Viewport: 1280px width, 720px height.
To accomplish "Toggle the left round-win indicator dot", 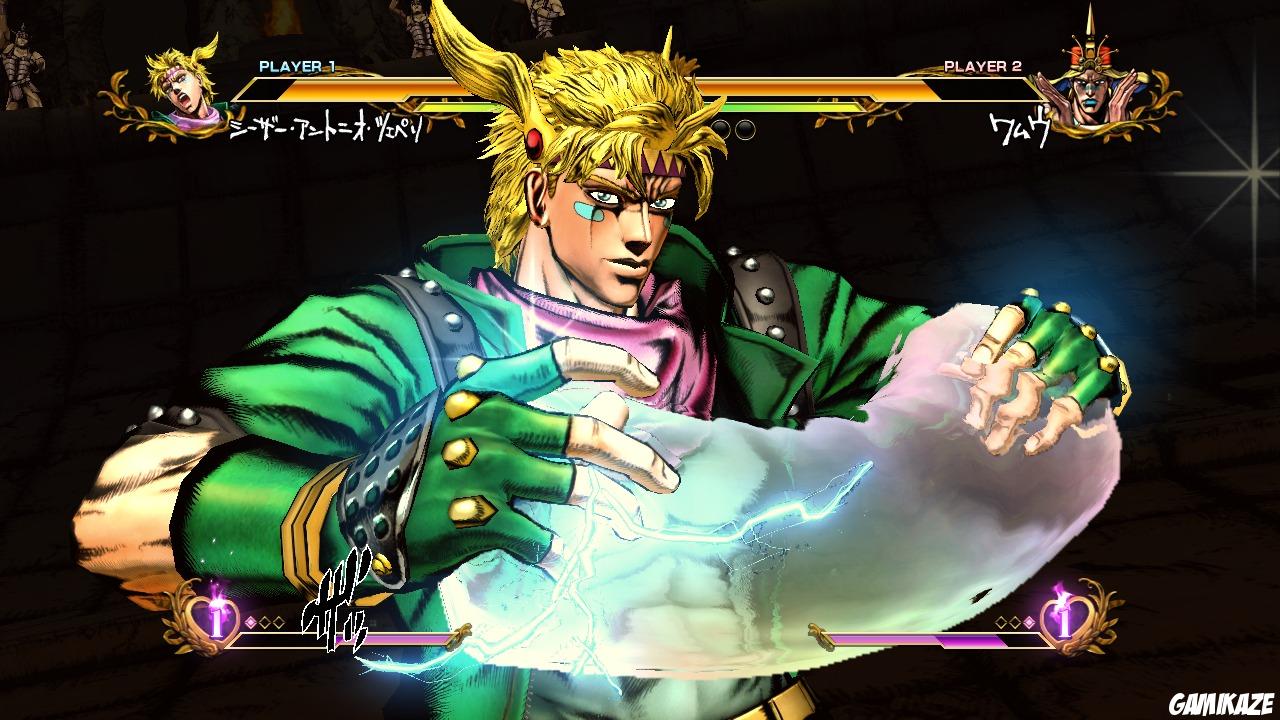I will click(x=721, y=127).
